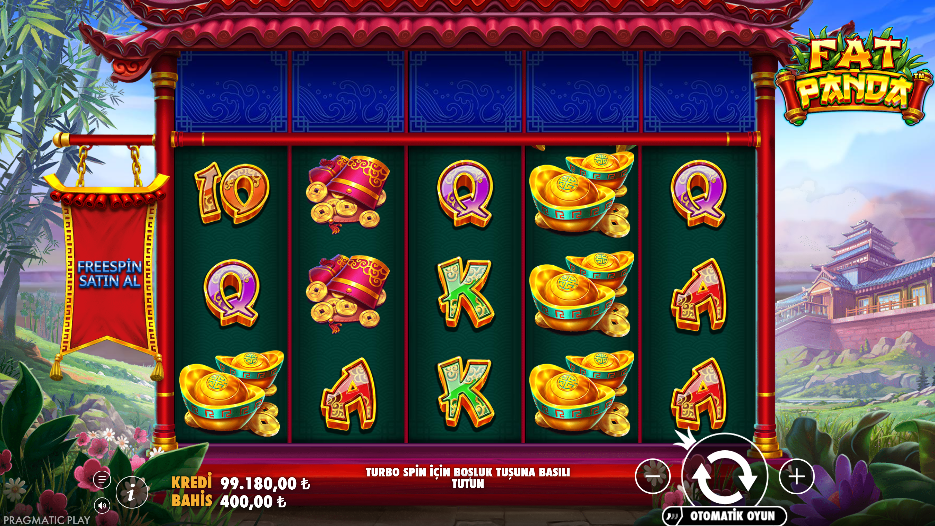Image resolution: width=935 pixels, height=526 pixels.
Task: Decrease the bet with the minus button
Action: (x=652, y=477)
